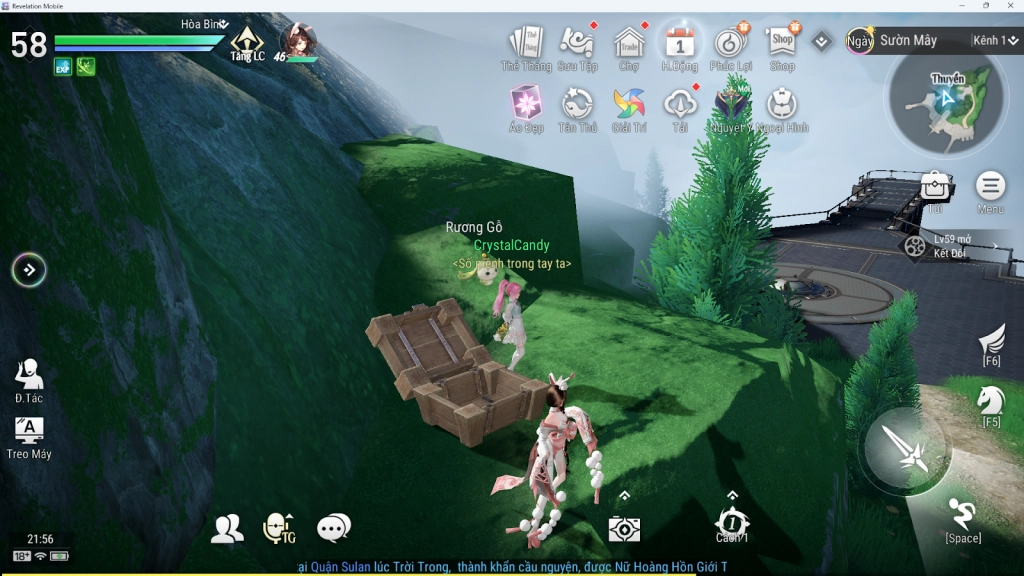
Task: Open the chat bubble button
Action: tap(333, 527)
